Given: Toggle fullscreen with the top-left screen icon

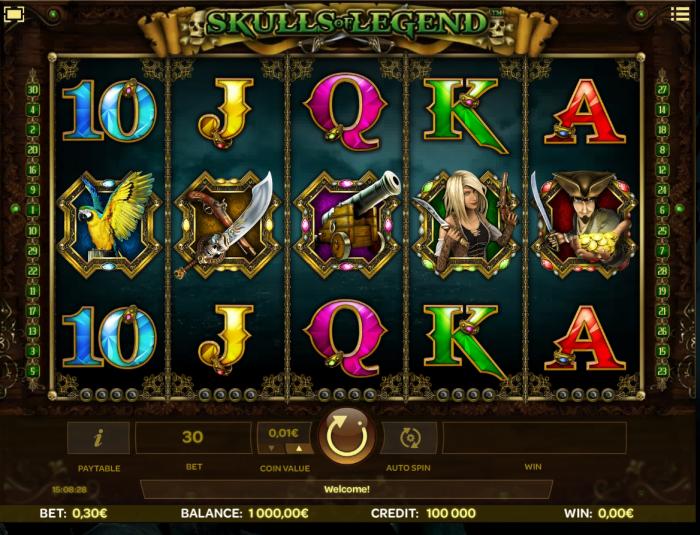Looking at the screenshot, I should pyautogui.click(x=14, y=16).
